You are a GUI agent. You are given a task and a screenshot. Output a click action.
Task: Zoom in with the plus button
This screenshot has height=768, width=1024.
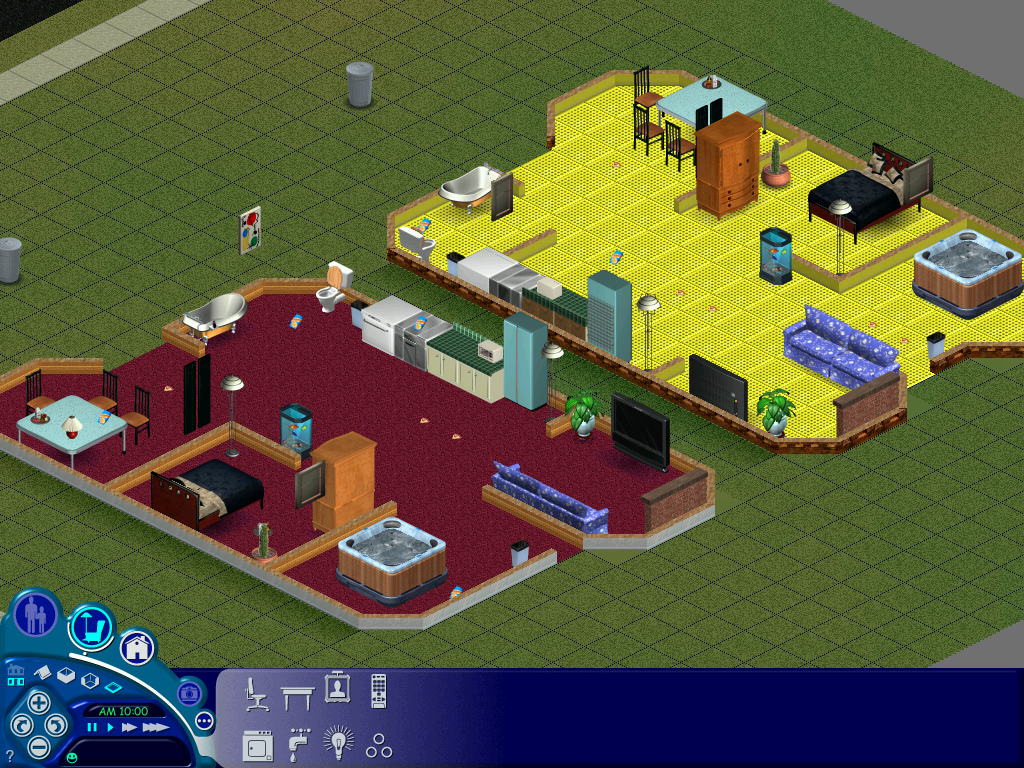pyautogui.click(x=38, y=702)
